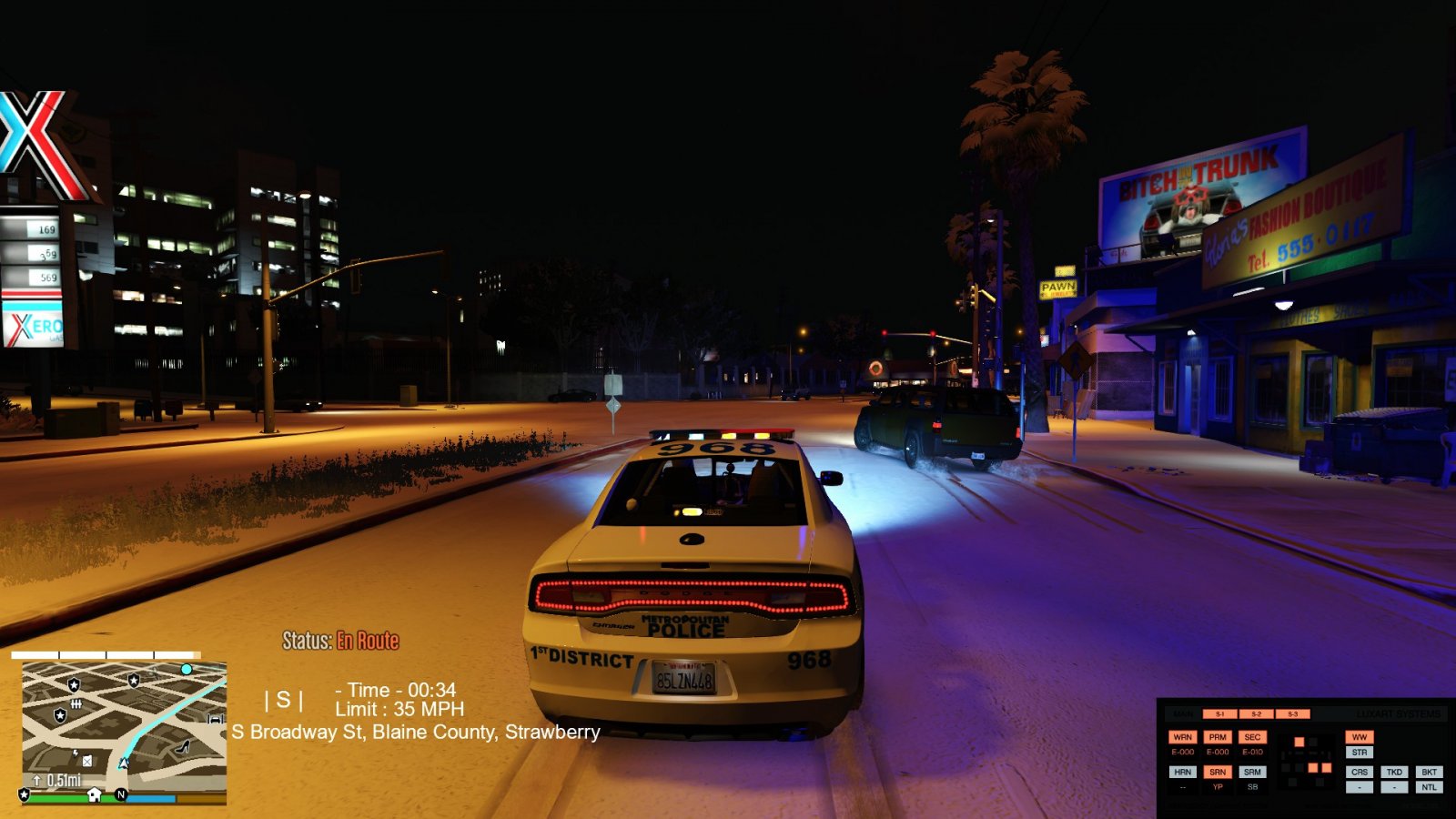Enable the TKD takedown lights button
This screenshot has width=1456, height=819.
pos(1394,772)
